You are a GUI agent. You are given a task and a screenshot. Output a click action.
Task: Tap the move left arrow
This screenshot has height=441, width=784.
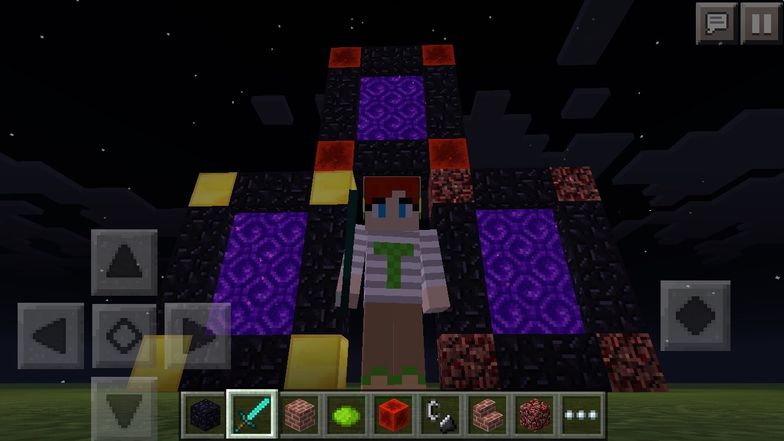click(51, 335)
